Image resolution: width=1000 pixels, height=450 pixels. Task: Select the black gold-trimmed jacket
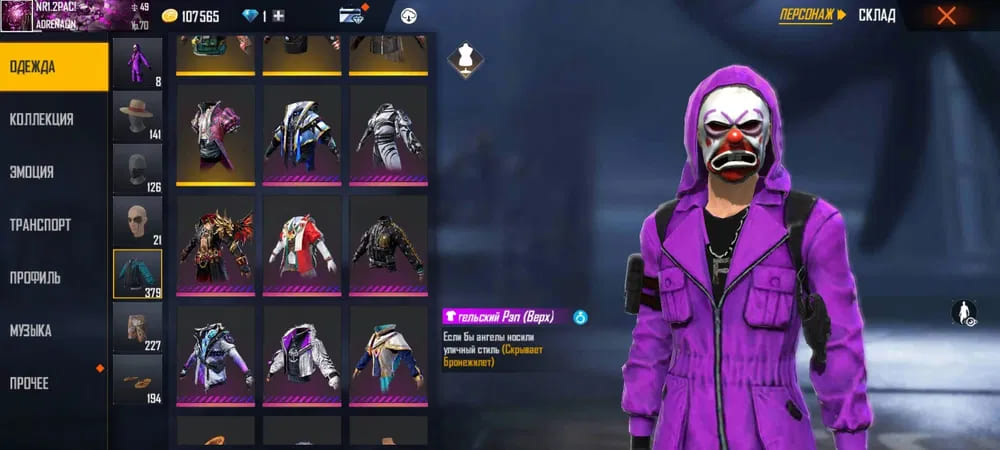[x=388, y=243]
